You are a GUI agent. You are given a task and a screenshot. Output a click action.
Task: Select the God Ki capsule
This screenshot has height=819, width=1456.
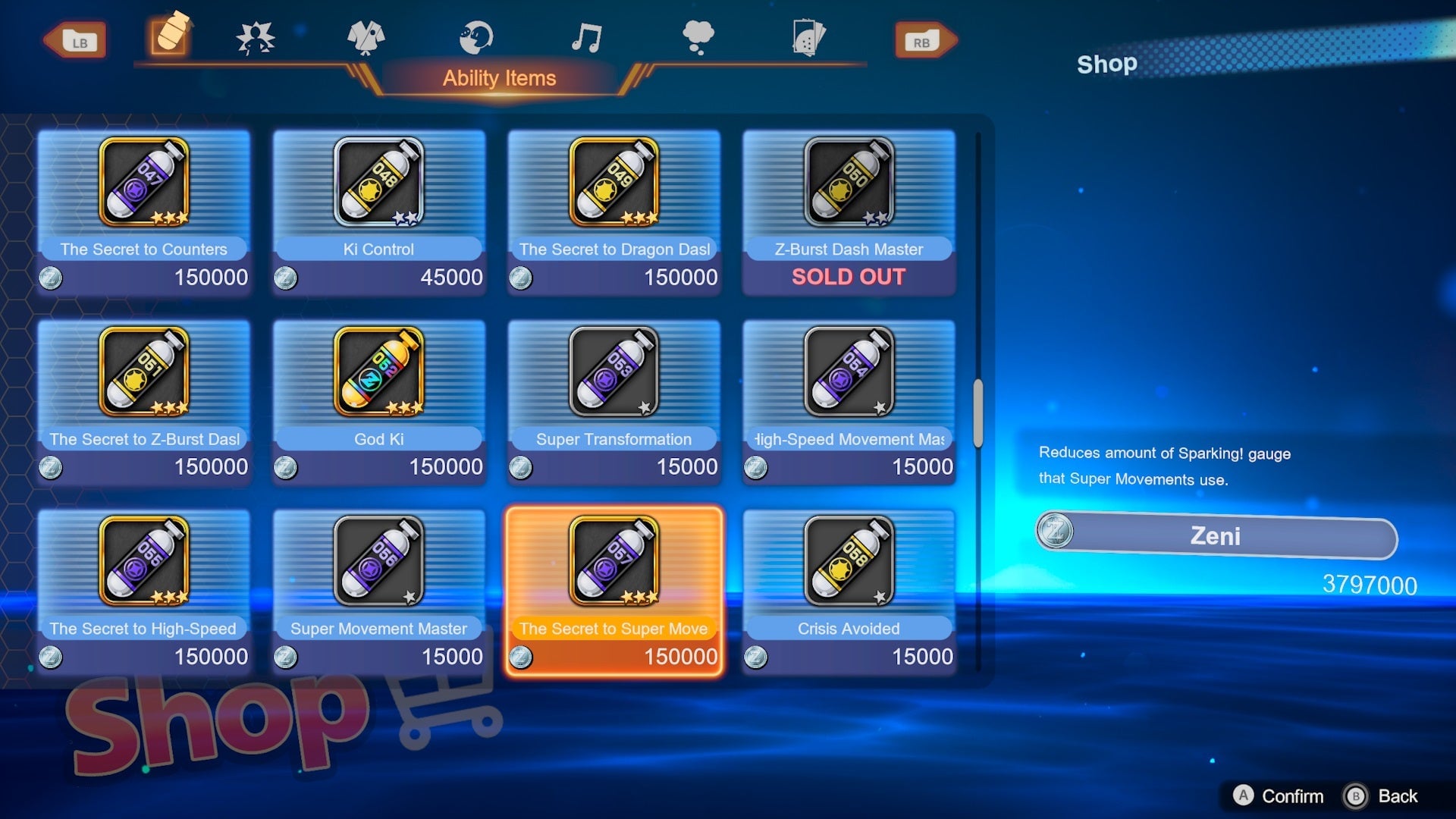point(378,401)
